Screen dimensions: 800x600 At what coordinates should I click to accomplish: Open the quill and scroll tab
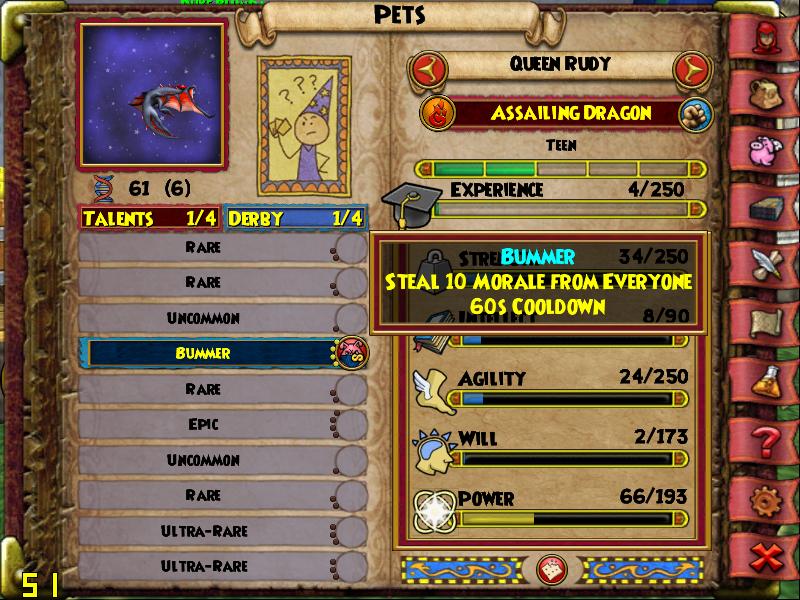(x=768, y=263)
